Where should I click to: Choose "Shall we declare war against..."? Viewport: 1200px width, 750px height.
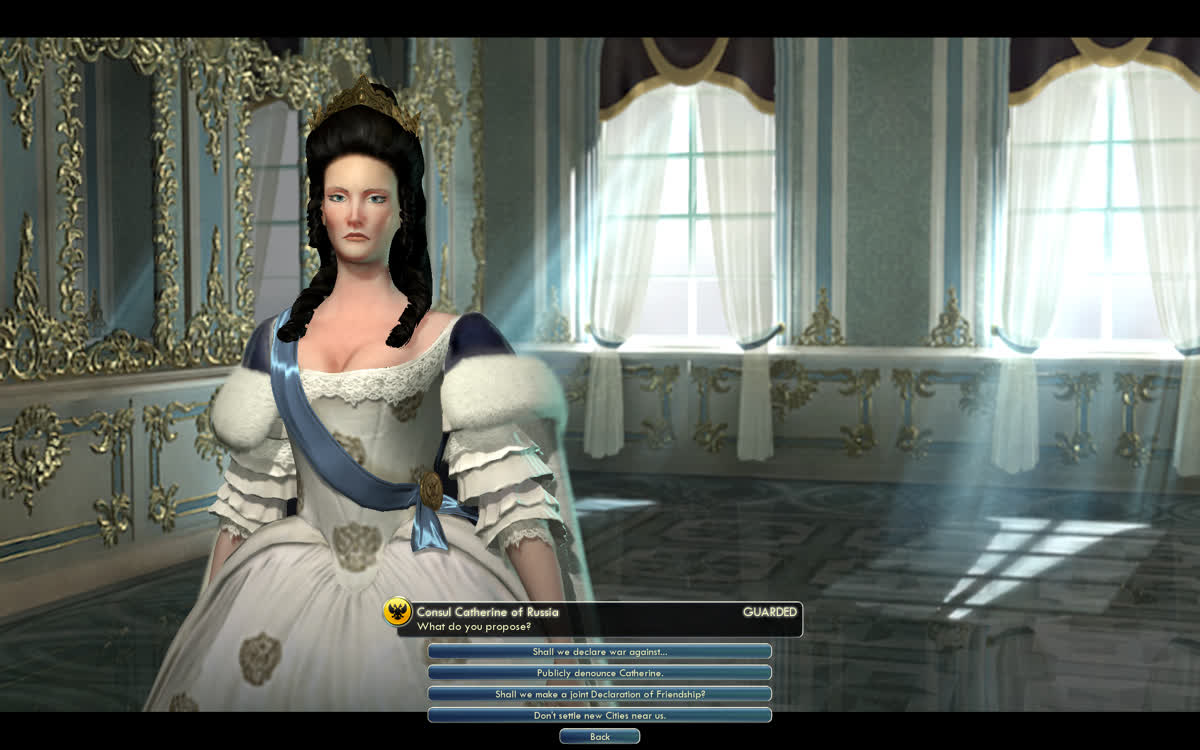tap(599, 652)
